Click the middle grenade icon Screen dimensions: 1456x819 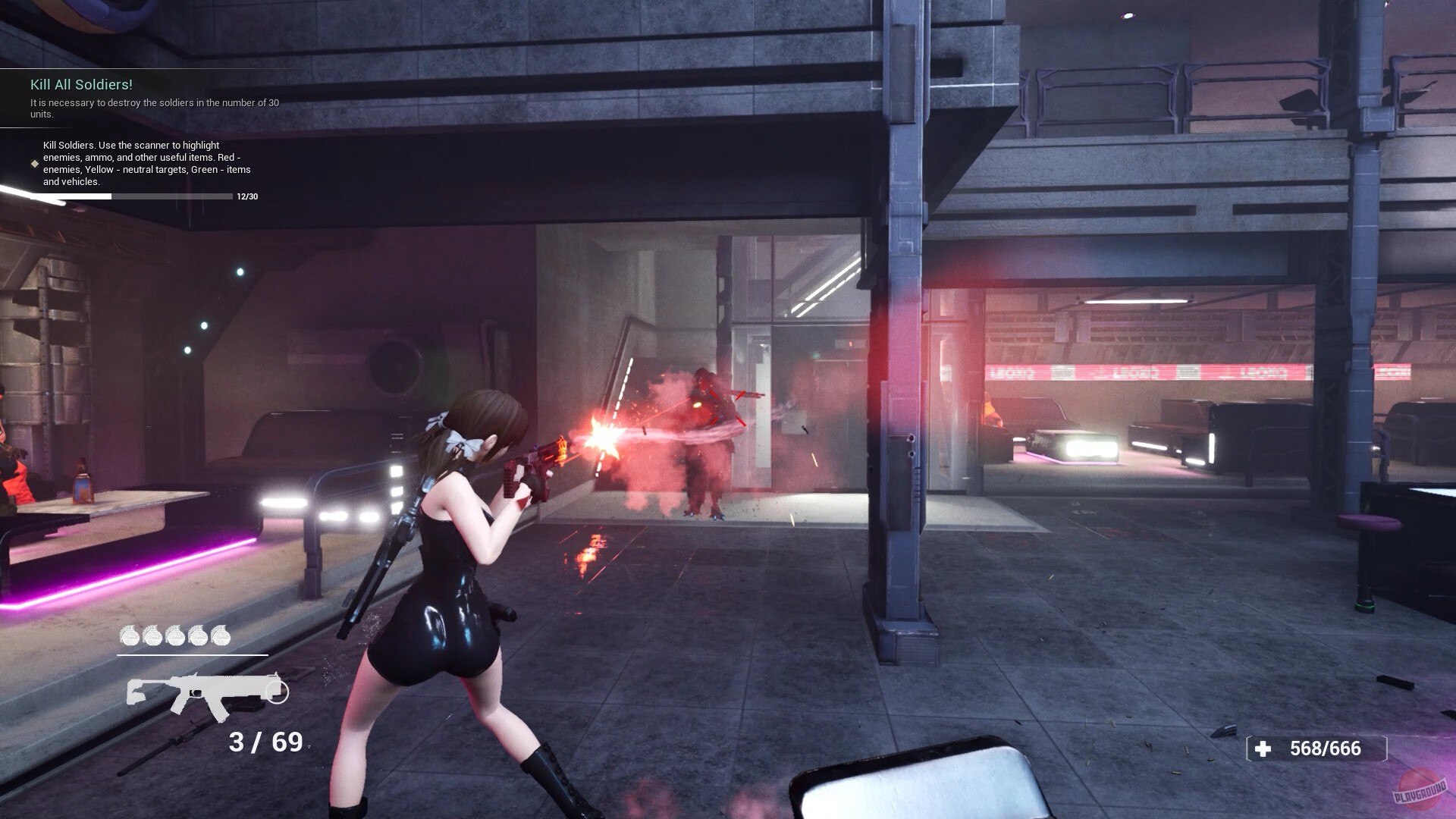point(175,635)
